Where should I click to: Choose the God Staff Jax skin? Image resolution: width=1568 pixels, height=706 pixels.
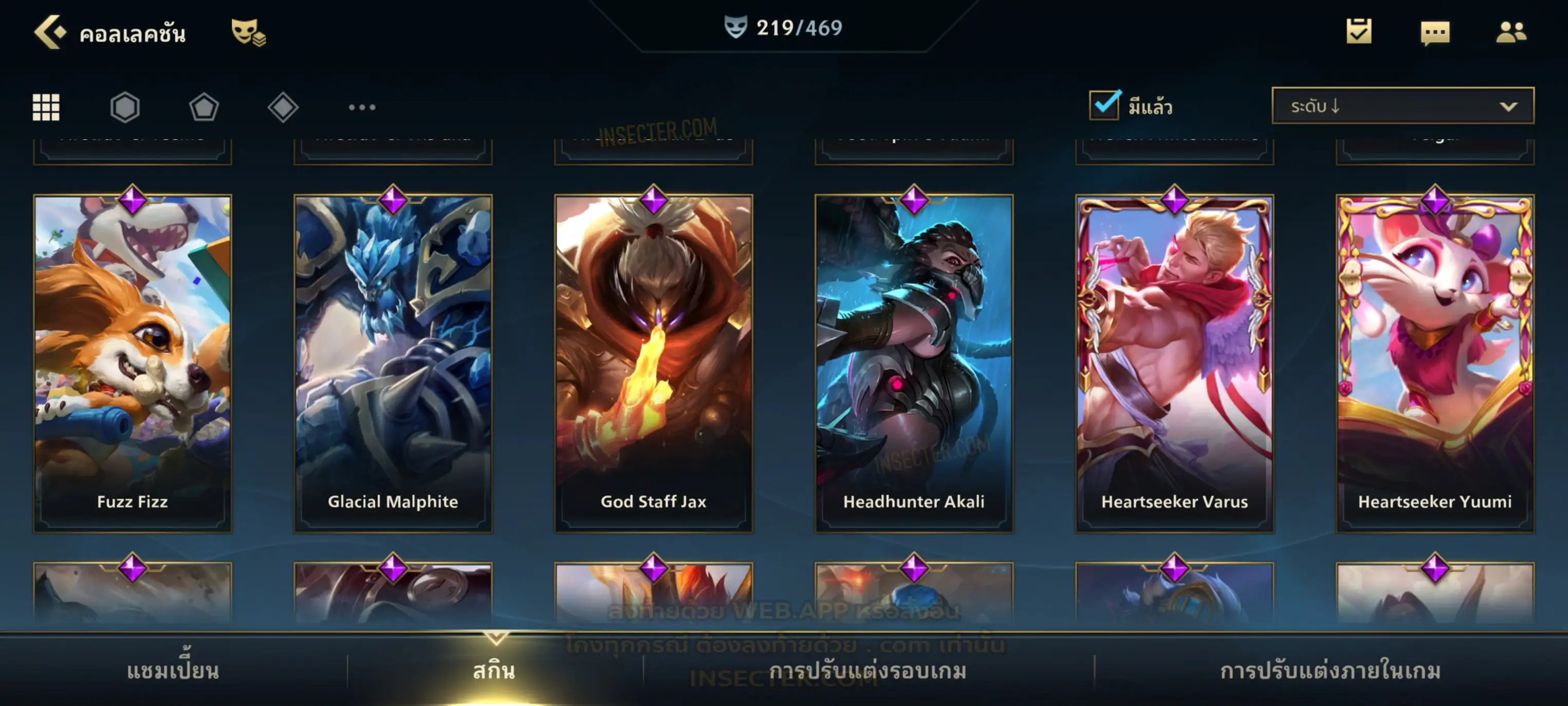(653, 363)
